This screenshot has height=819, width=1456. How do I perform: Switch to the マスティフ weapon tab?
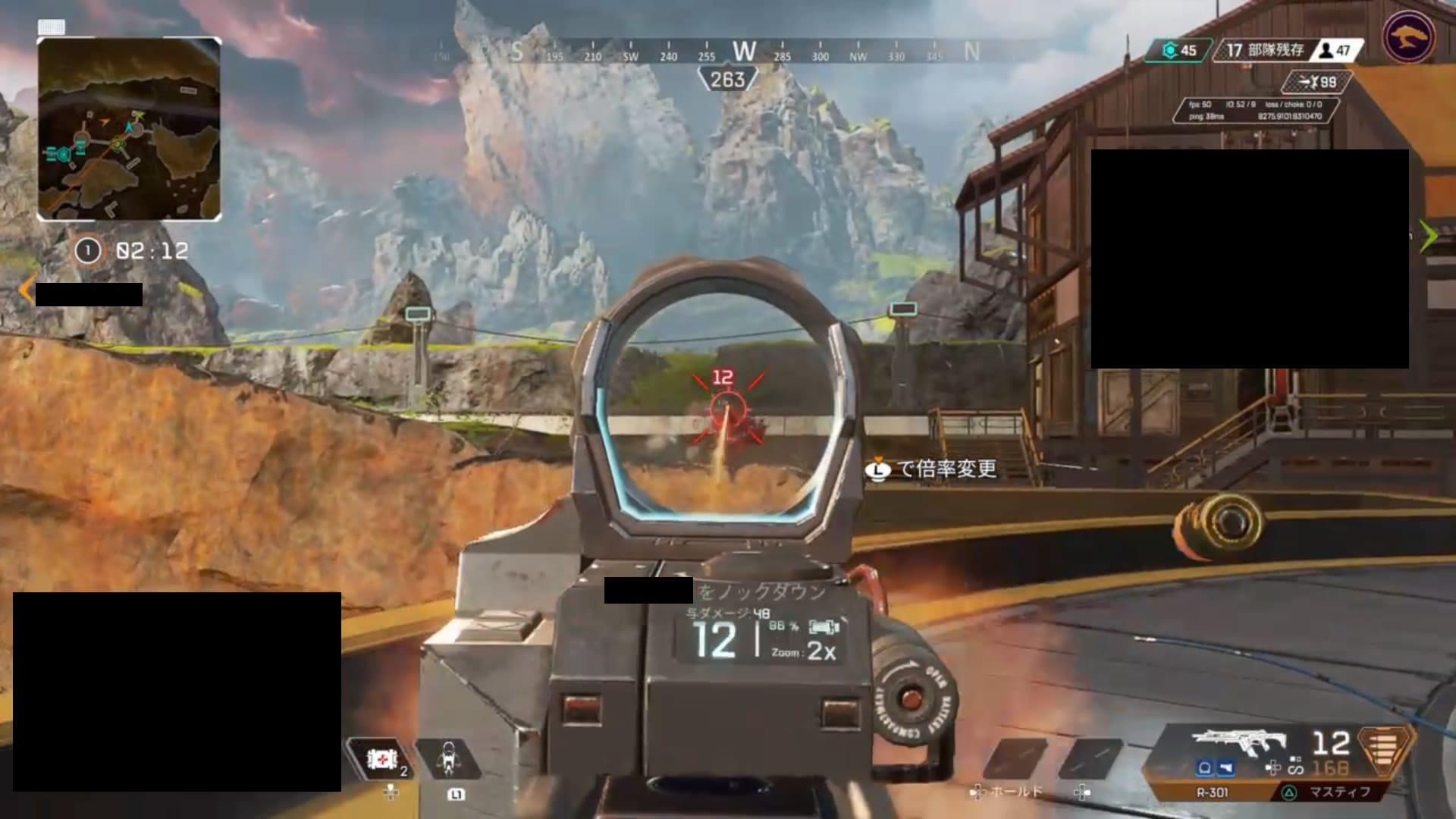point(1338,792)
